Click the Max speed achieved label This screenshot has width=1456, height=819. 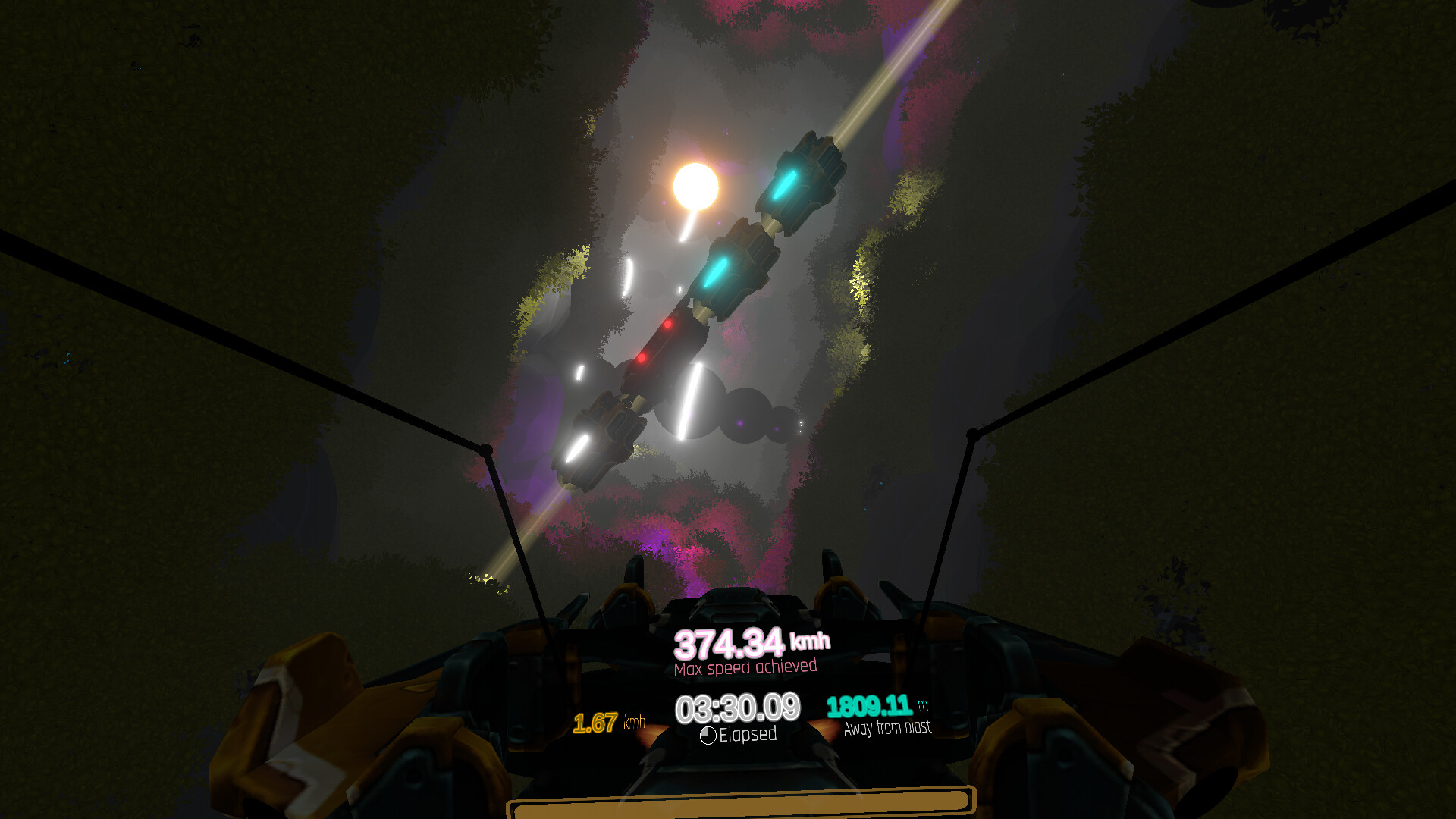pyautogui.click(x=745, y=667)
